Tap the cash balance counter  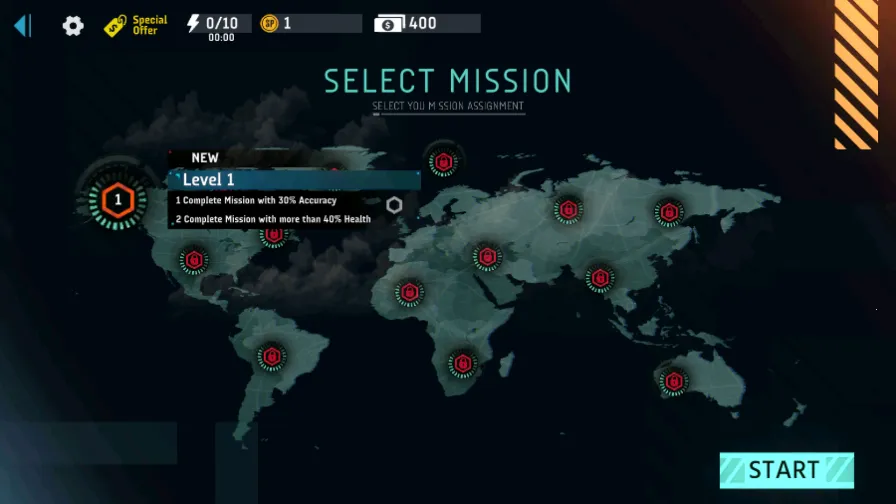click(427, 23)
